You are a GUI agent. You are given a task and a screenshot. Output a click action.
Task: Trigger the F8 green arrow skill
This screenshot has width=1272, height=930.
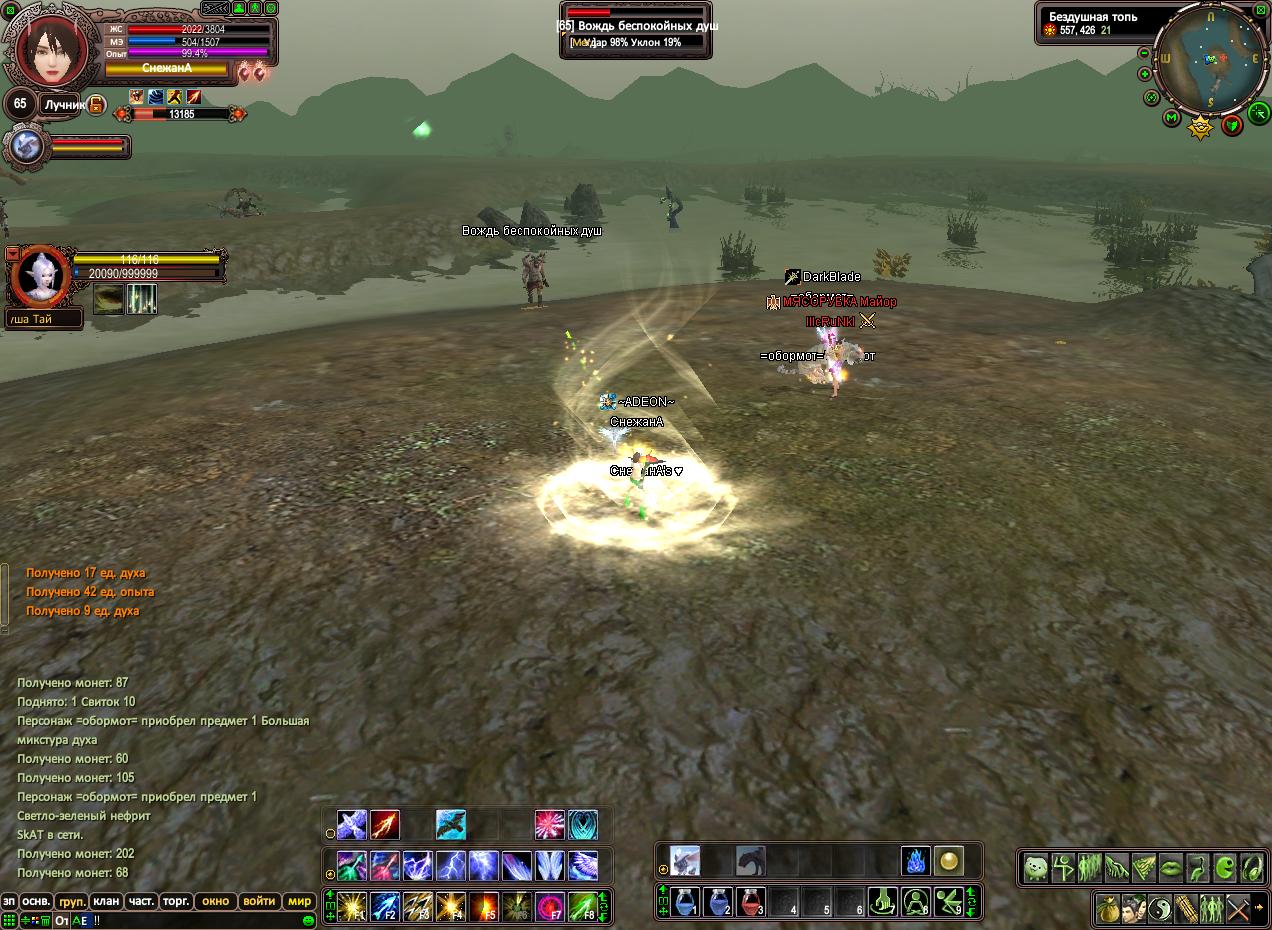583,906
